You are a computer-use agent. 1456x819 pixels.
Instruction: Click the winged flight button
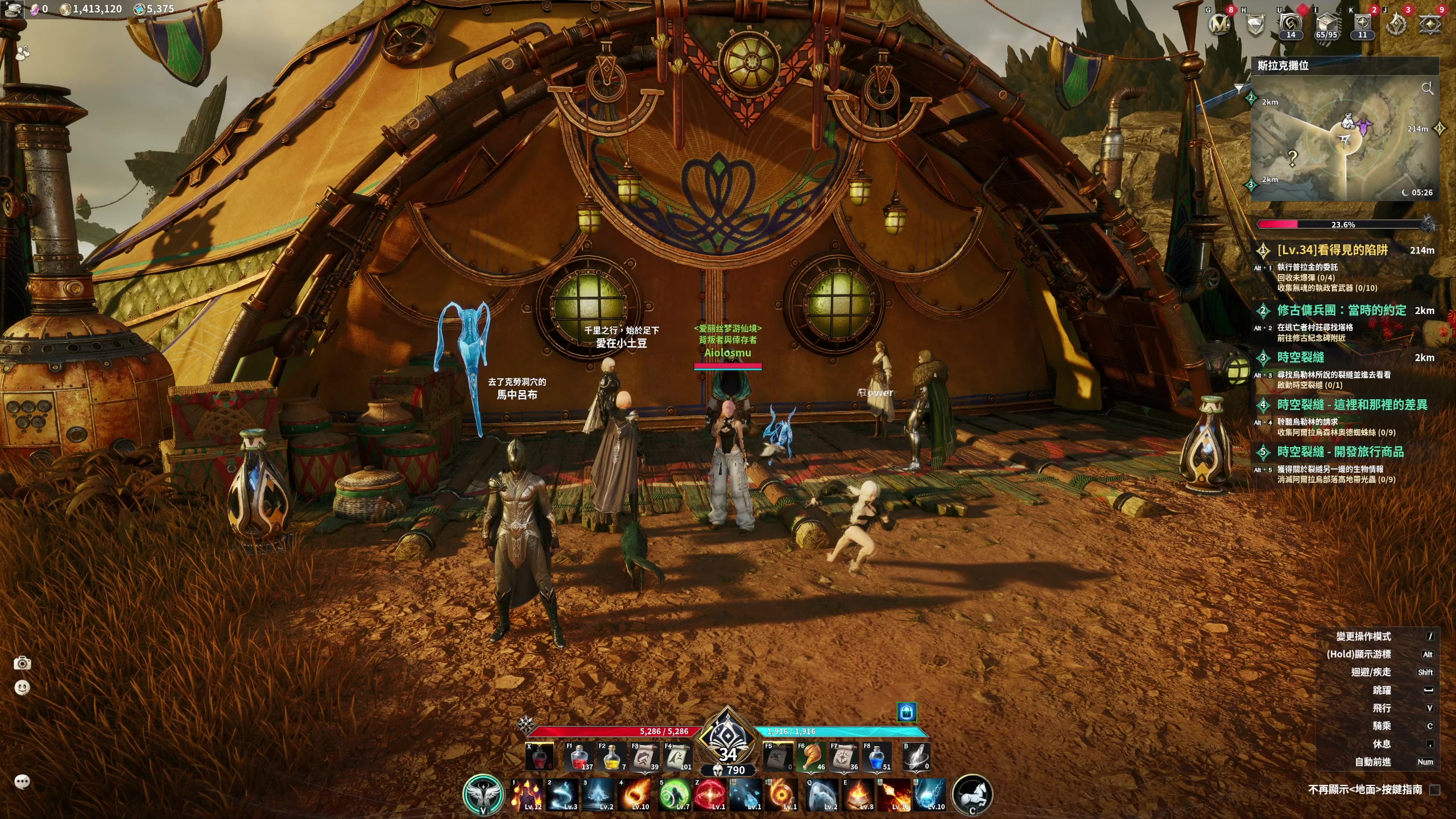pos(483,795)
